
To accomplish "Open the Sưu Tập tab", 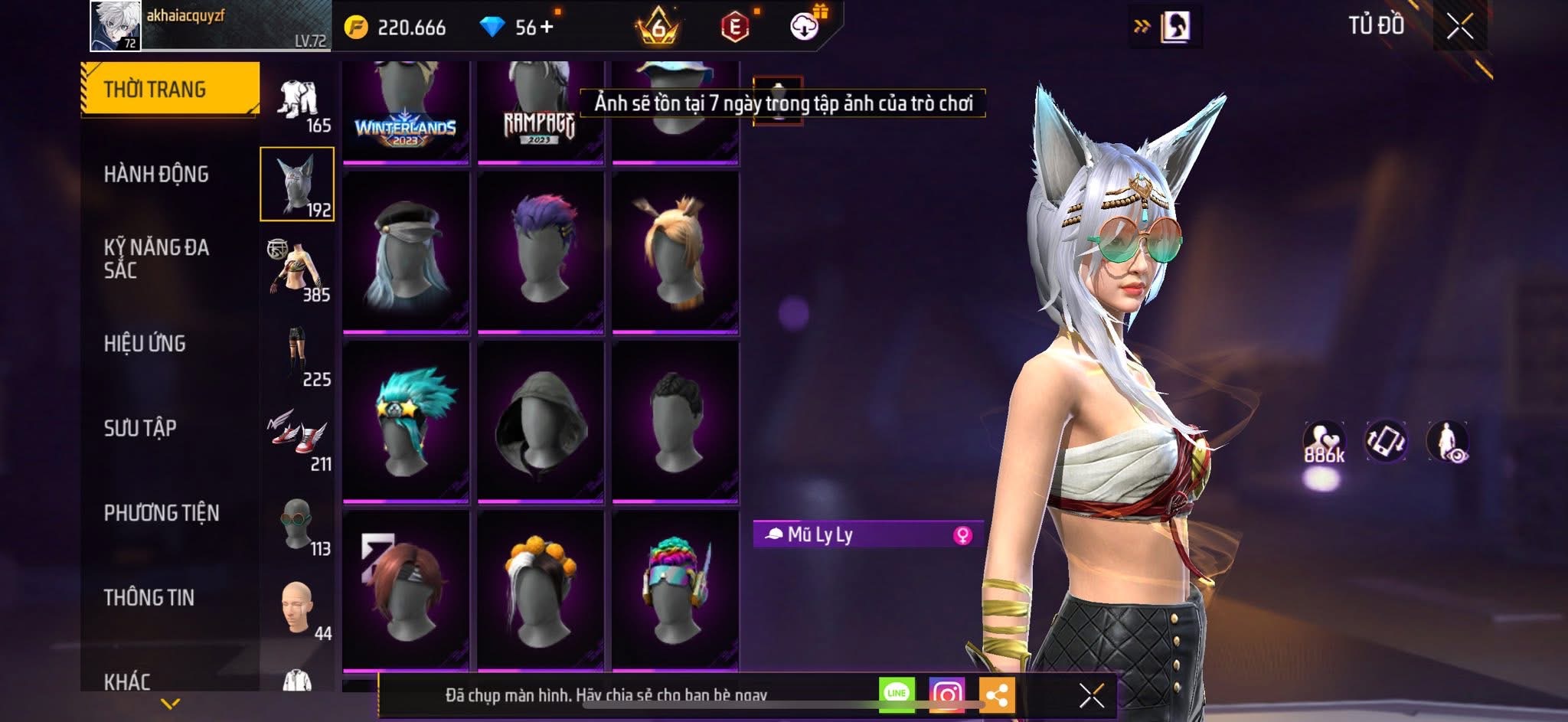I will tap(140, 428).
